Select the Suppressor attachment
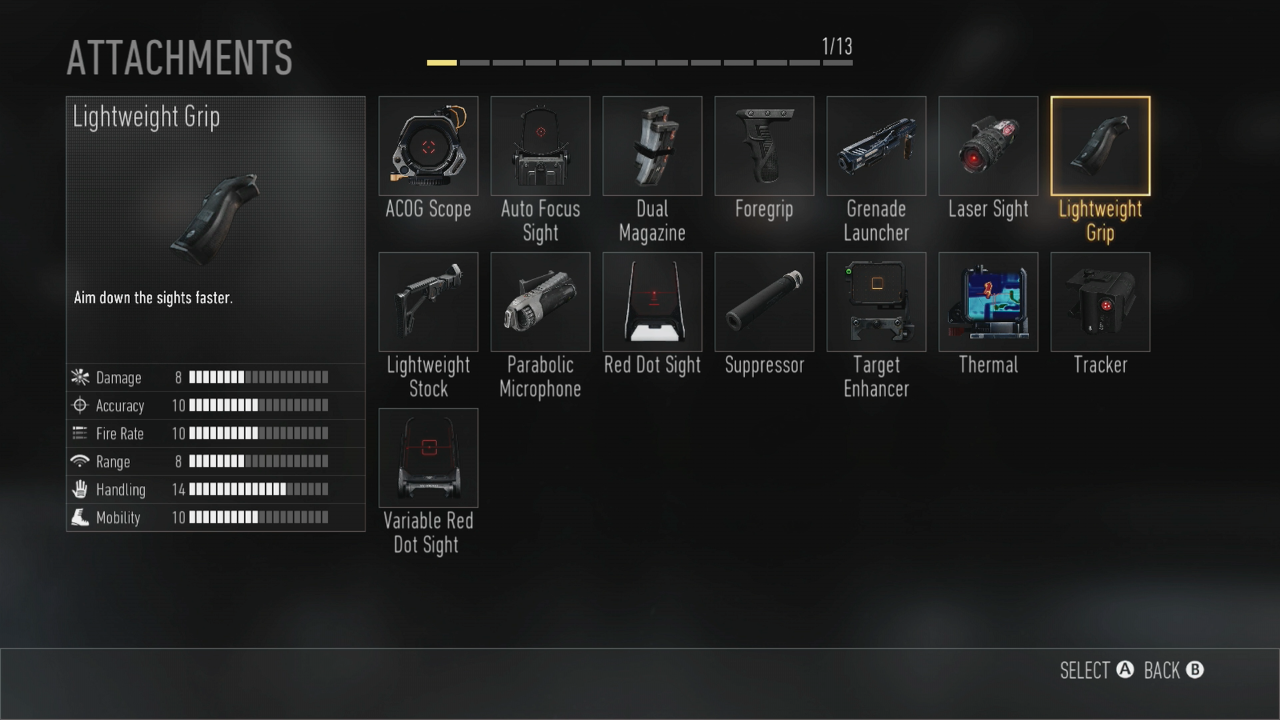1280x720 pixels. click(x=764, y=302)
